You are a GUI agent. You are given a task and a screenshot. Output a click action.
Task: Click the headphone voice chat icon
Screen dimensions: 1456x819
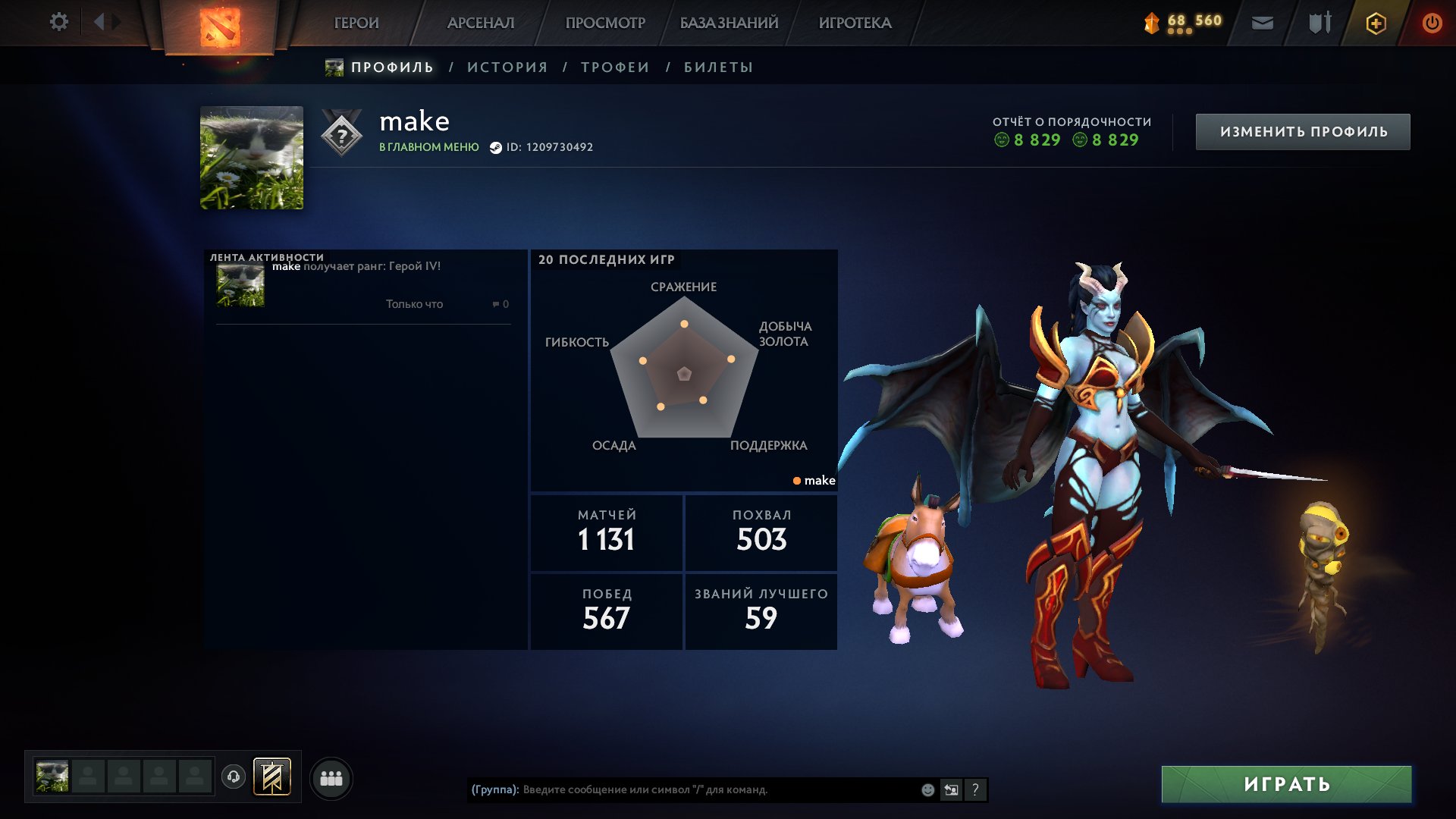(235, 777)
